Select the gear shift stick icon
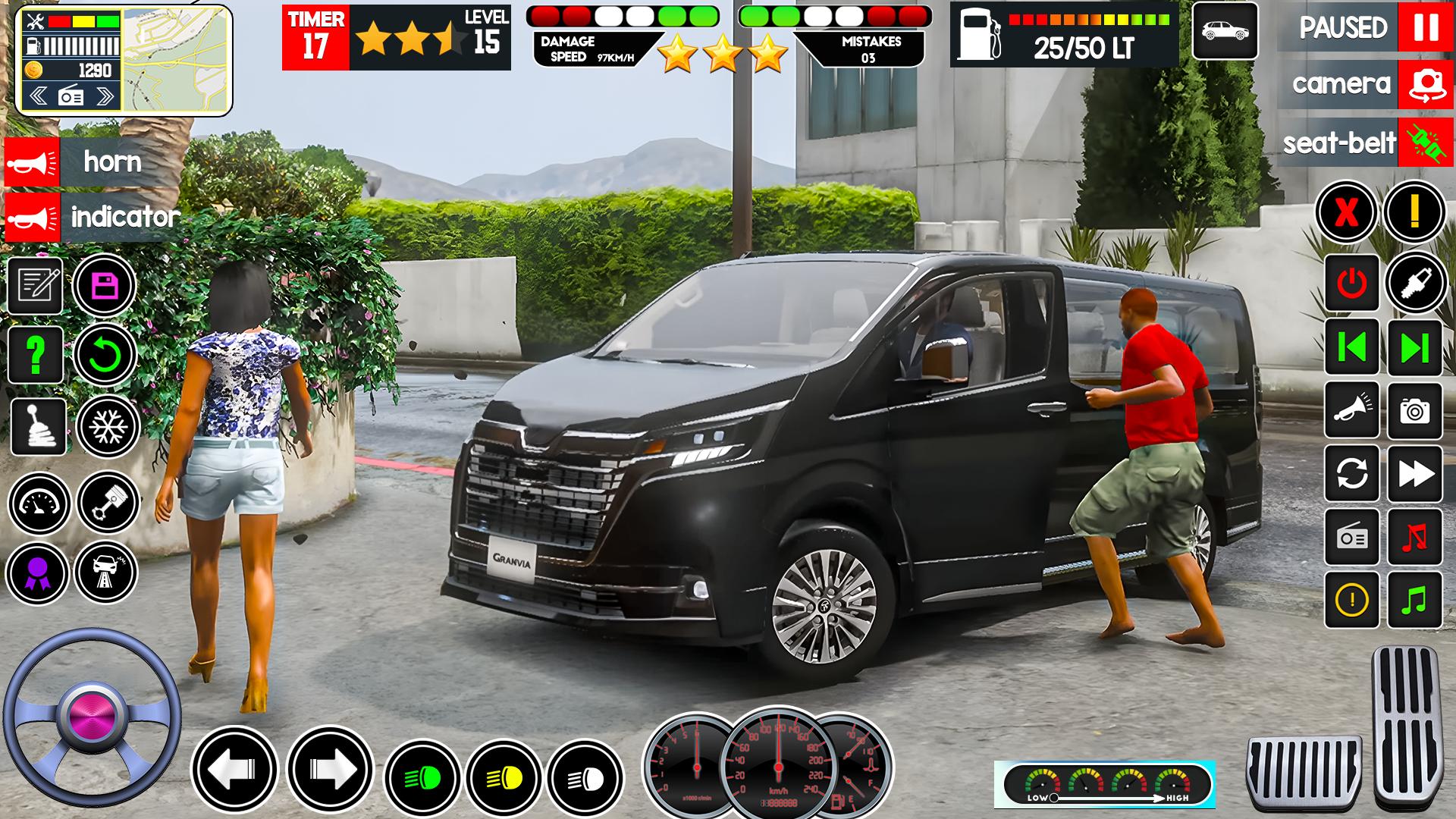The height and width of the screenshot is (819, 1456). (x=38, y=426)
